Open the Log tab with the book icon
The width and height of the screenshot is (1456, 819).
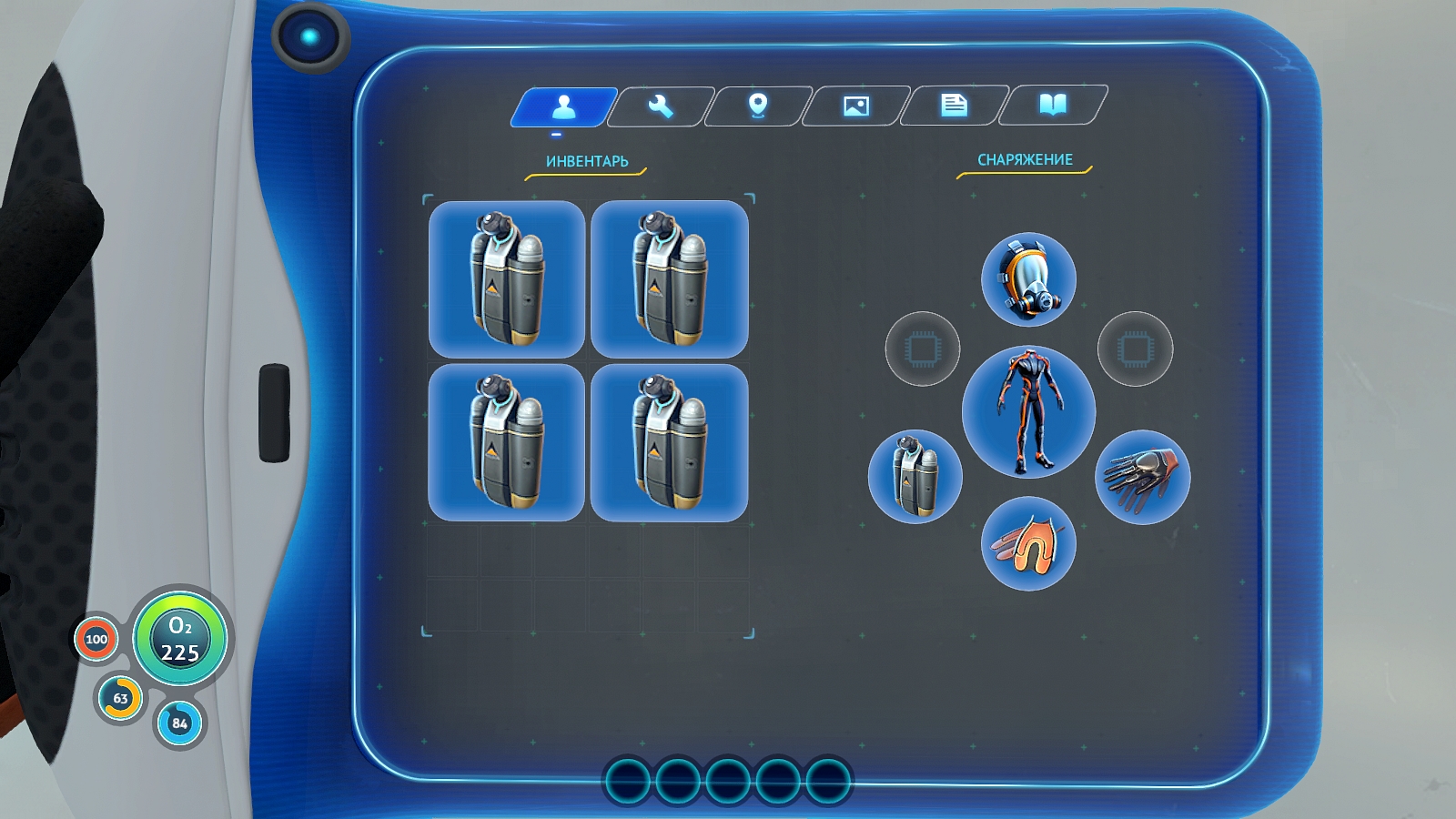1051,106
